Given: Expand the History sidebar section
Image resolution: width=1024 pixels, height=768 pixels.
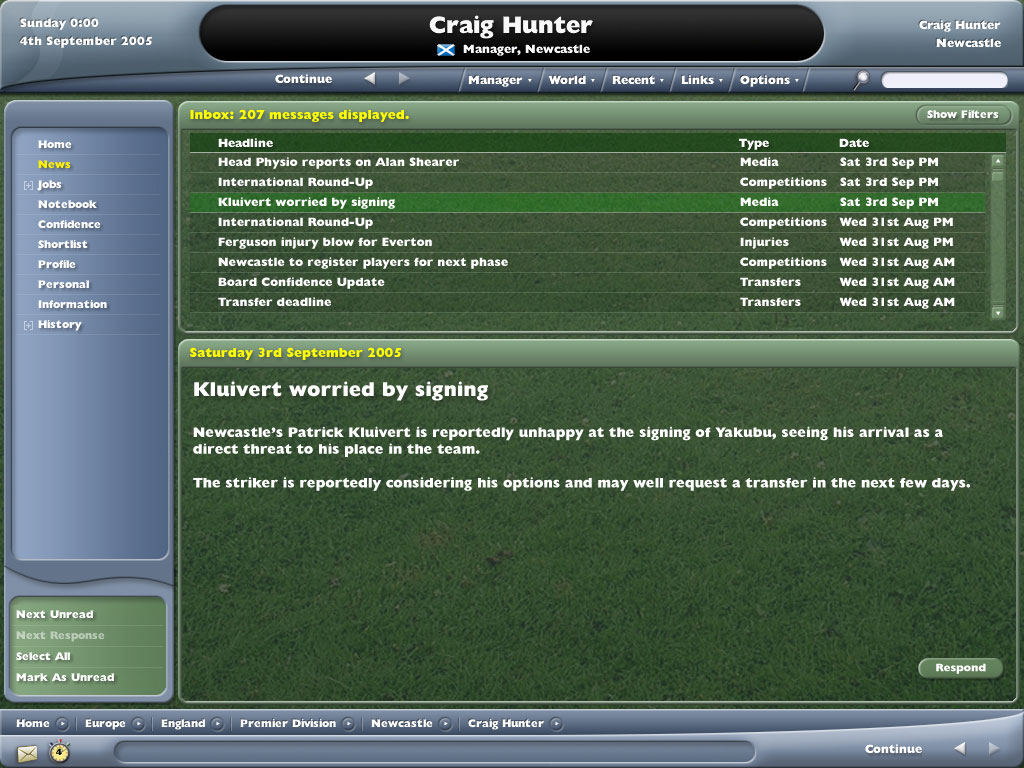Looking at the screenshot, I should 29,325.
